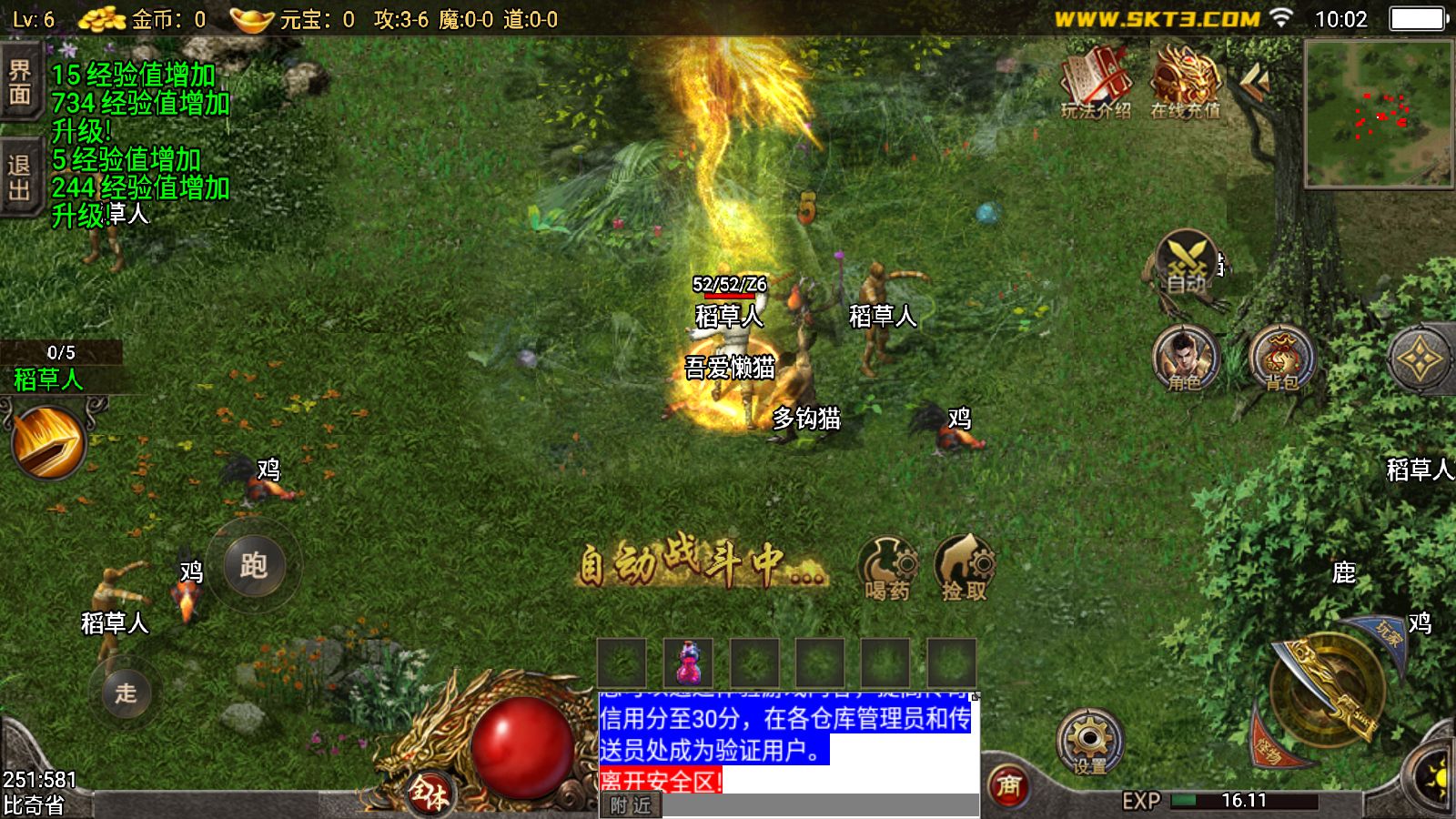Image resolution: width=1456 pixels, height=819 pixels.
Task: Collapse the top-right panel with the arrow
Action: click(1256, 77)
